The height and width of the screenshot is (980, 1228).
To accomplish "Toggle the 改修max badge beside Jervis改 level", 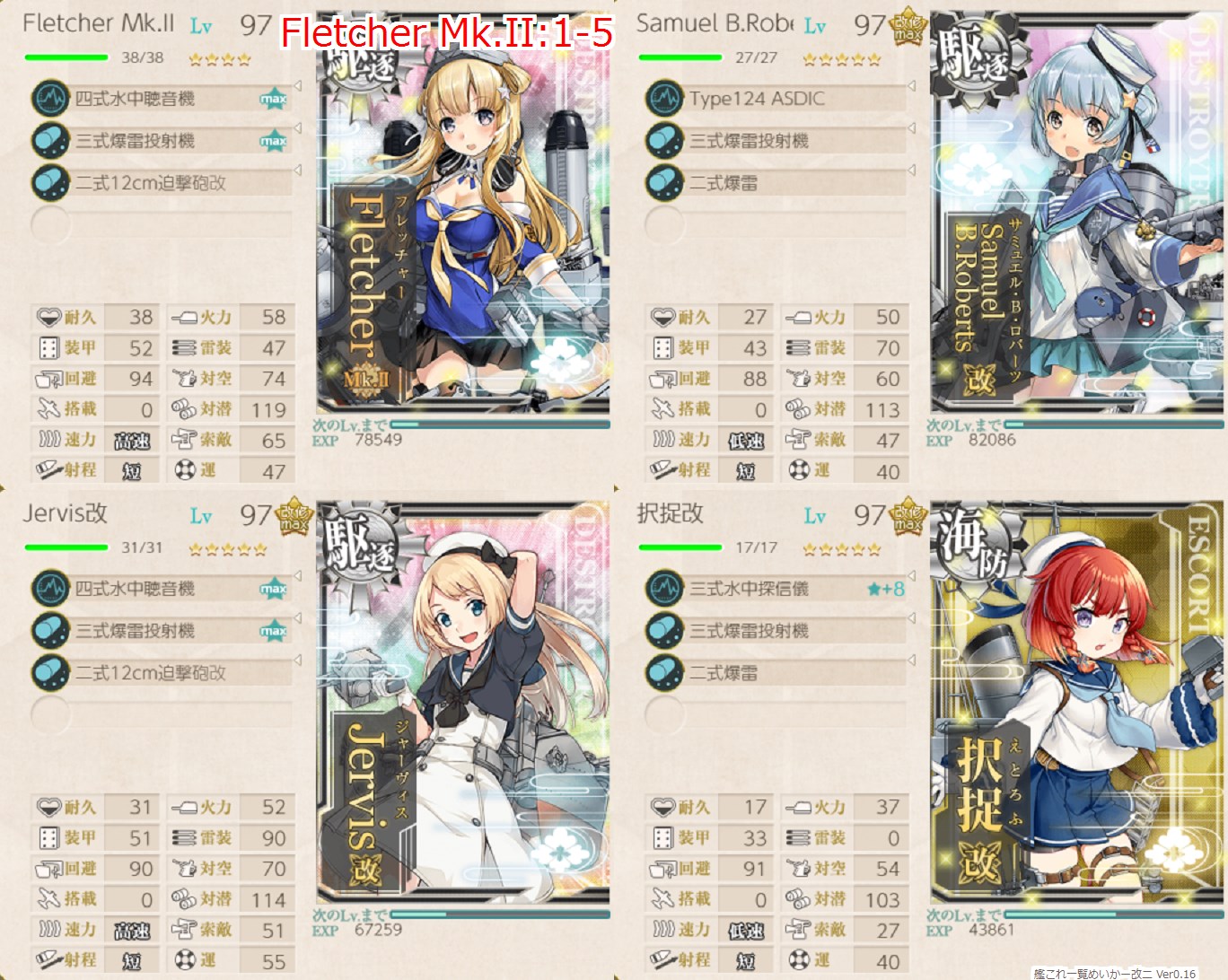I will (292, 516).
